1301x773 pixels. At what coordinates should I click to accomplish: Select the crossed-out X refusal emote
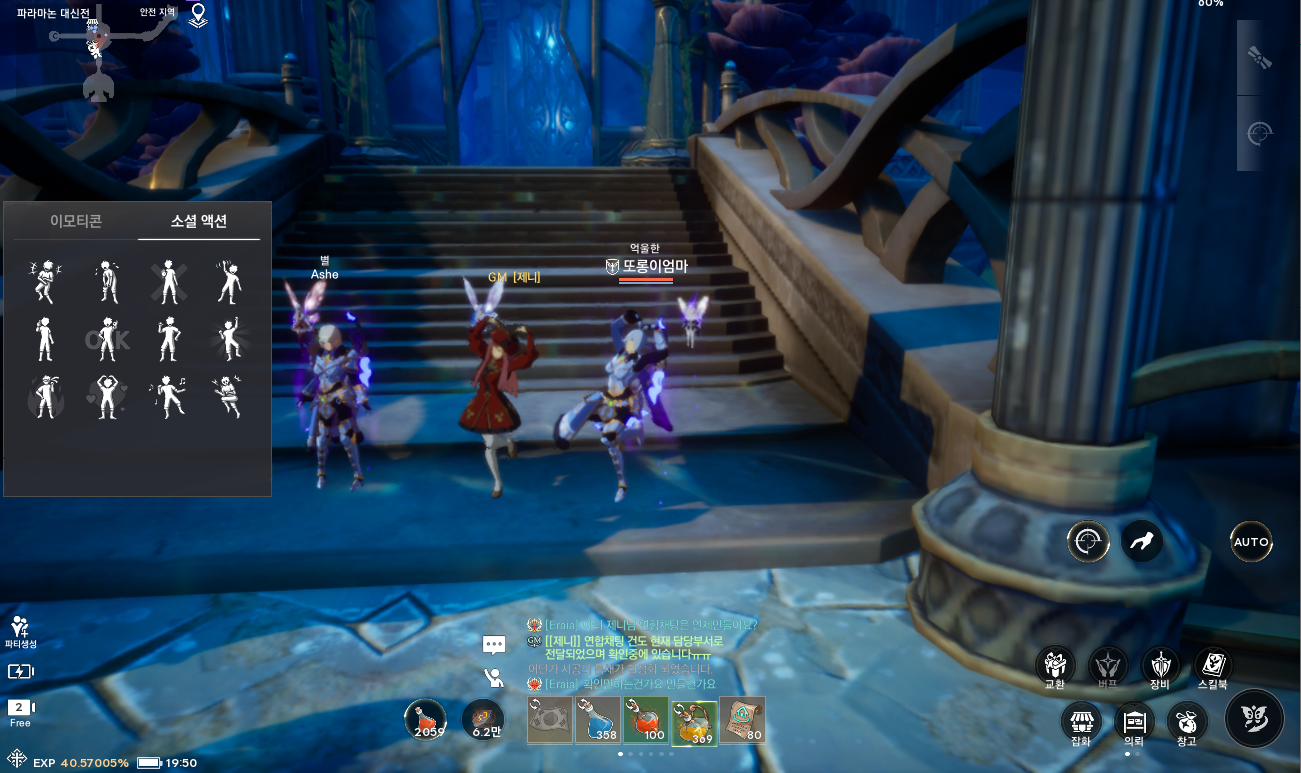coord(168,282)
